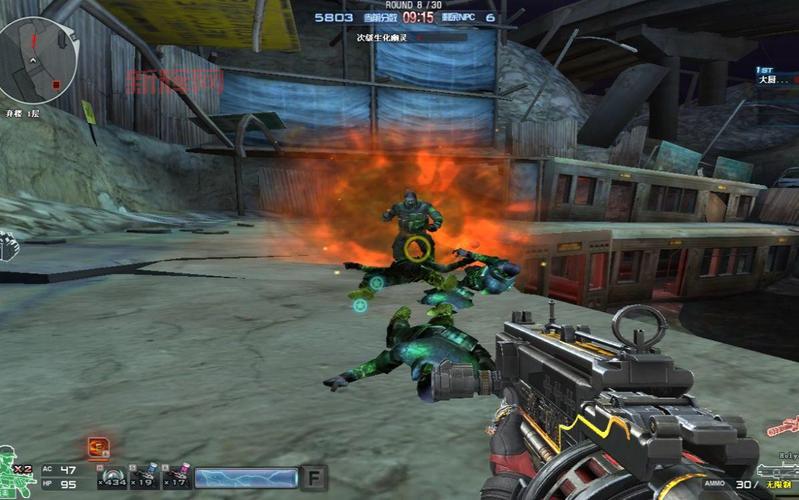The width and height of the screenshot is (799, 500).
Task: Use the pink potion item with 17 left
Action: [177, 476]
